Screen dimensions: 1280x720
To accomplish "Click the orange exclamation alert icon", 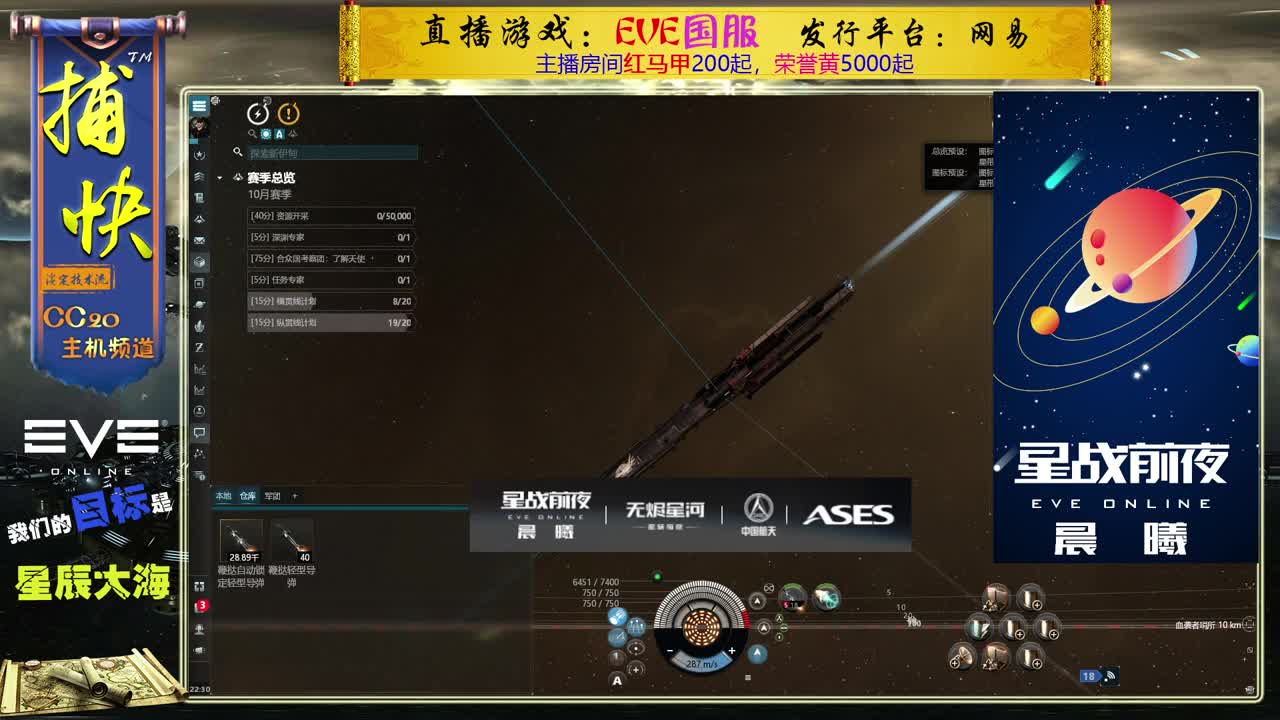I will (x=289, y=114).
